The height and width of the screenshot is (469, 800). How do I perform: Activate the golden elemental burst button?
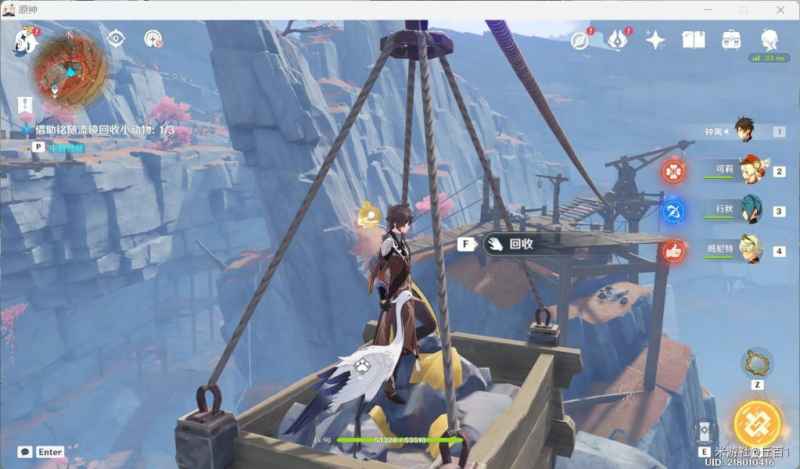(x=756, y=424)
